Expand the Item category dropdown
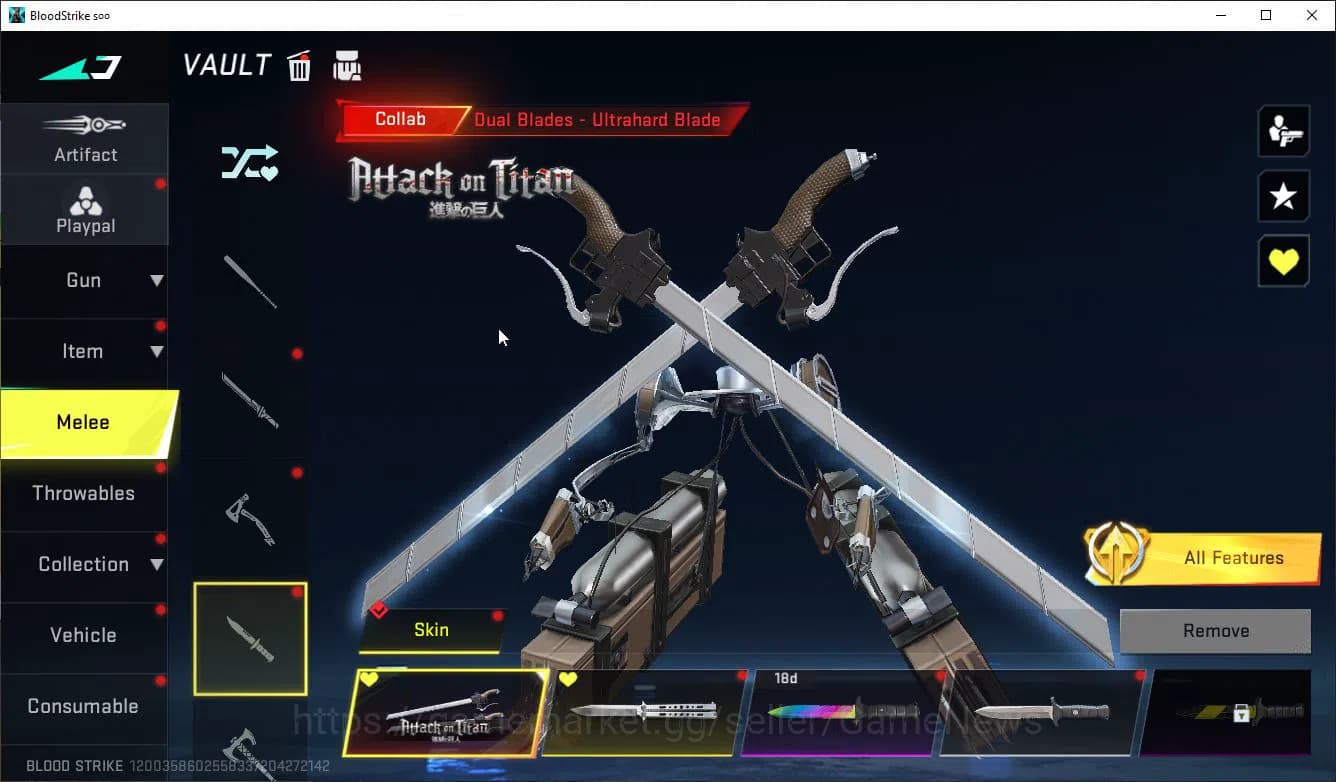Image resolution: width=1336 pixels, height=782 pixels. [85, 351]
